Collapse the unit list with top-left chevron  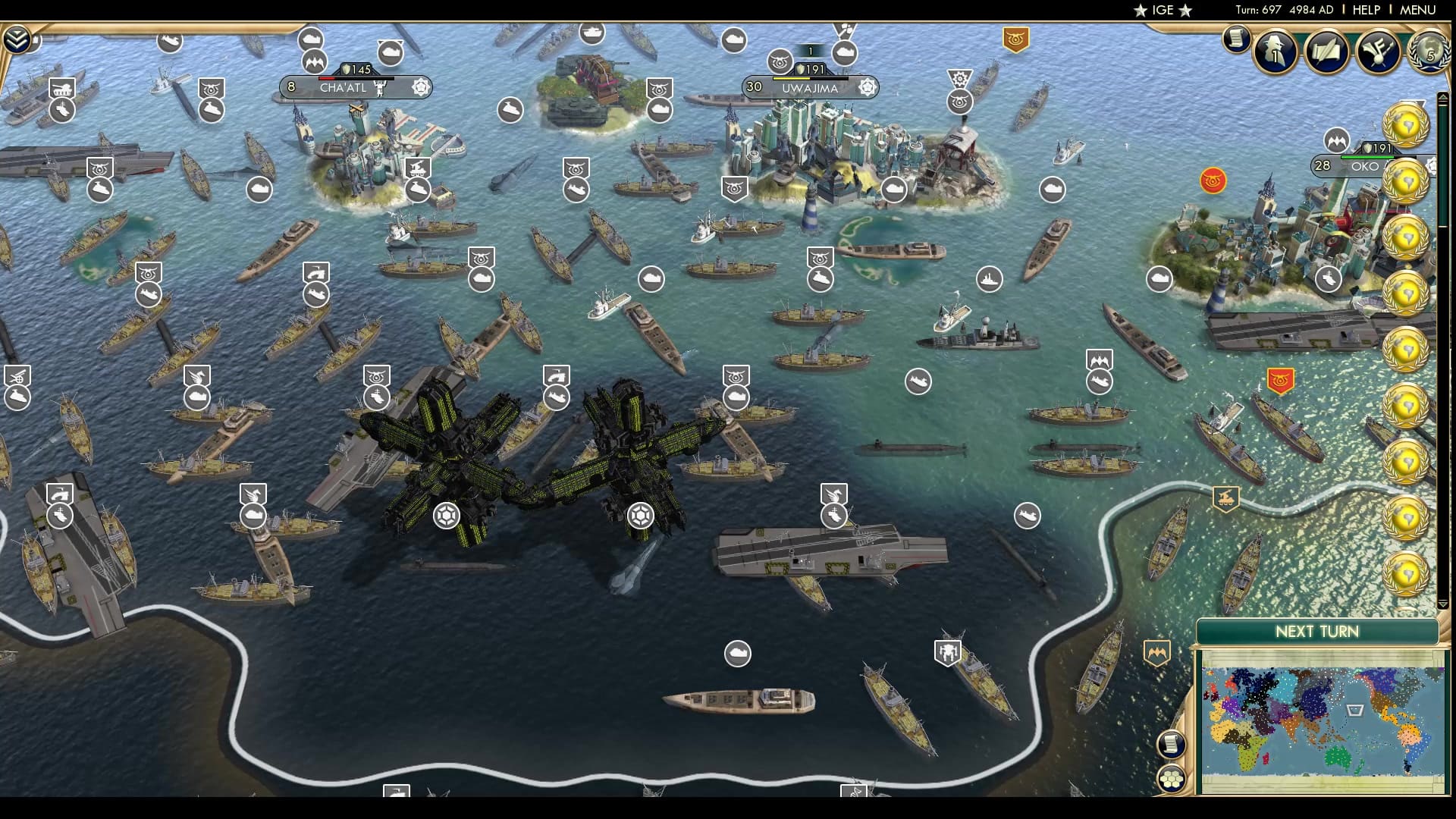coord(17,39)
